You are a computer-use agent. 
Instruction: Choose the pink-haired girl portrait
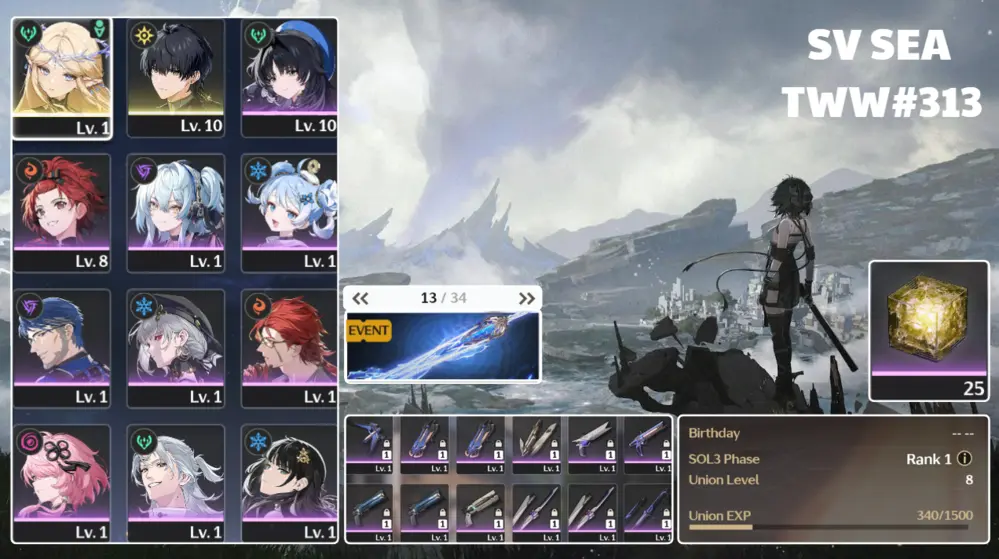(x=62, y=480)
